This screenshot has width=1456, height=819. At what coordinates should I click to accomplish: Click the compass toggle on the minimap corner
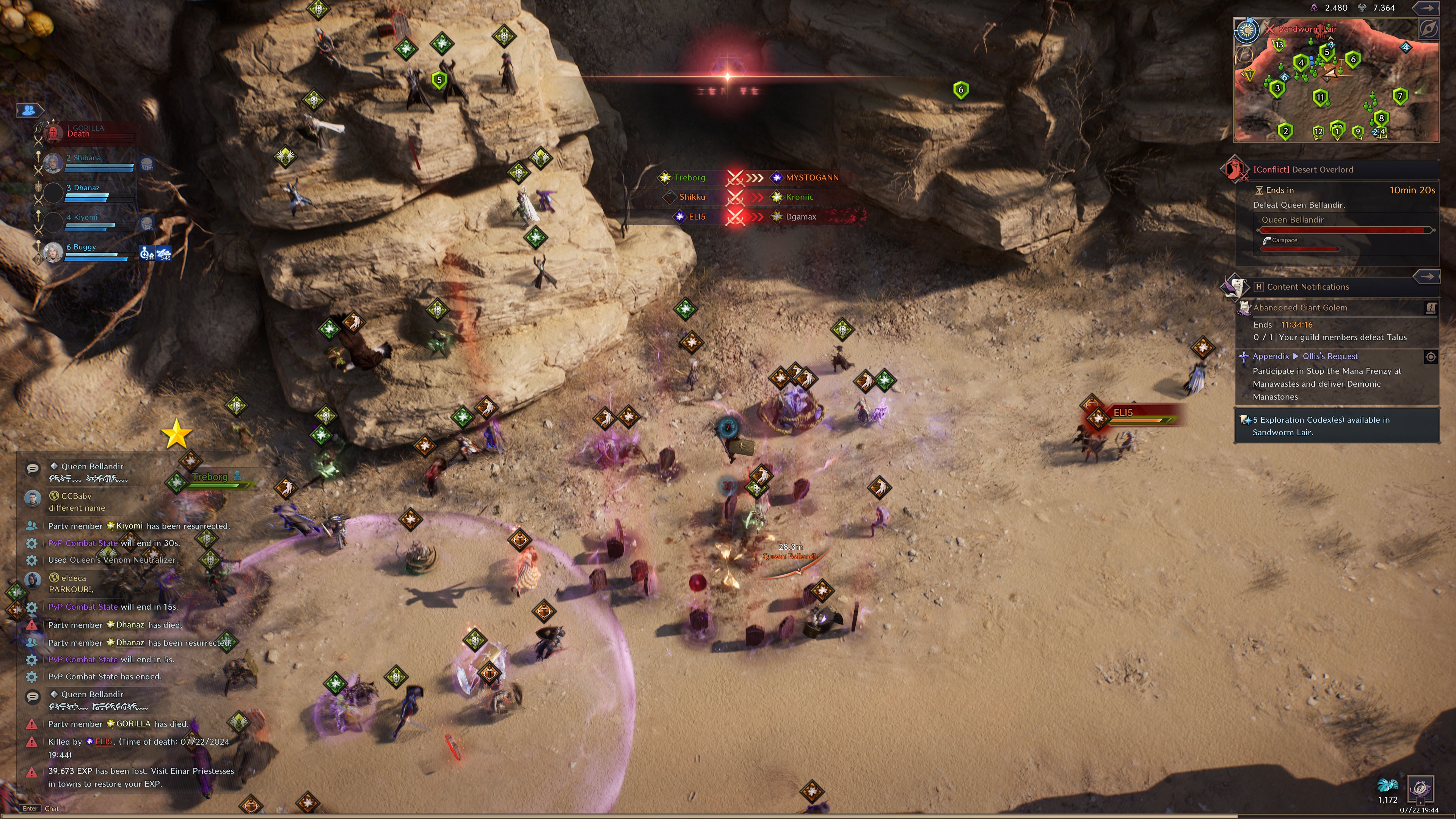tap(1428, 29)
